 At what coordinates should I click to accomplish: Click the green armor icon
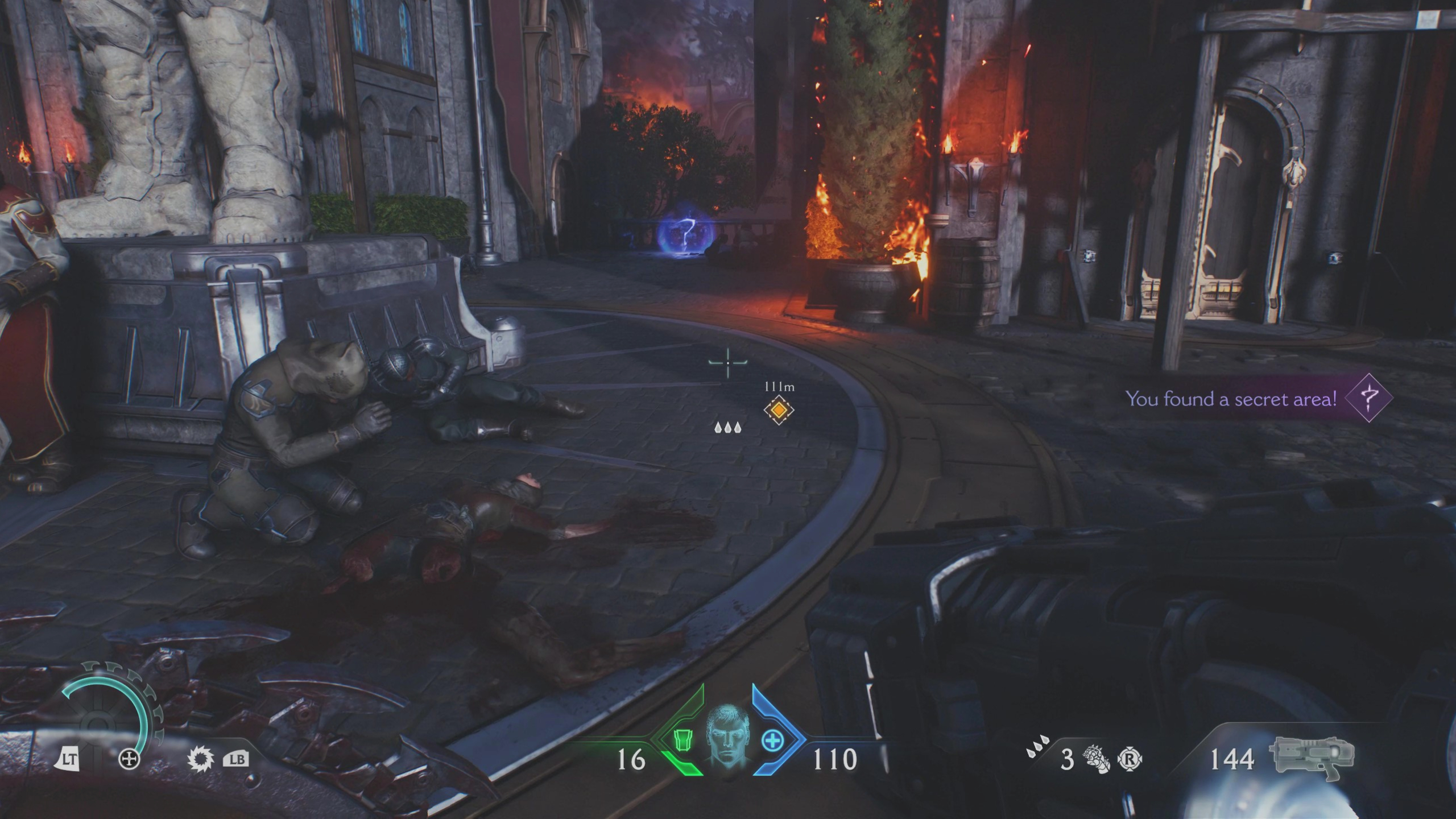(682, 741)
